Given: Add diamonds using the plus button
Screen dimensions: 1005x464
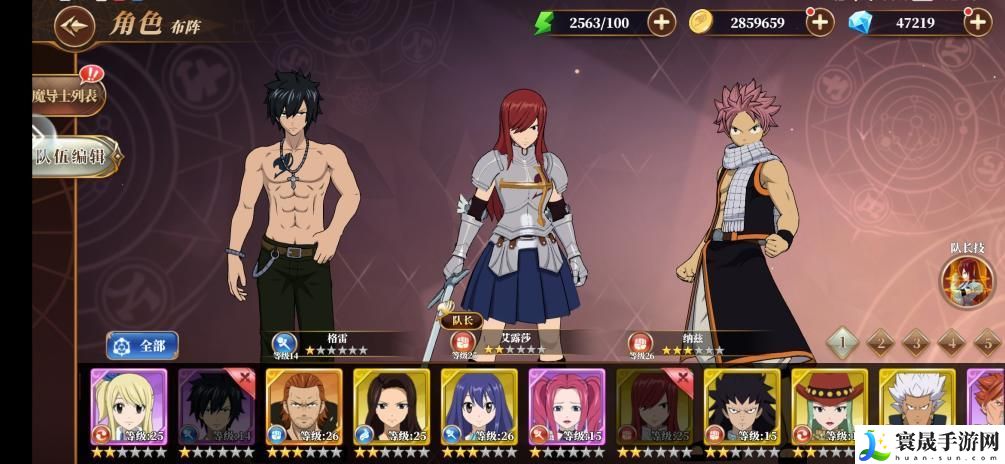Looking at the screenshot, I should pos(976,22).
